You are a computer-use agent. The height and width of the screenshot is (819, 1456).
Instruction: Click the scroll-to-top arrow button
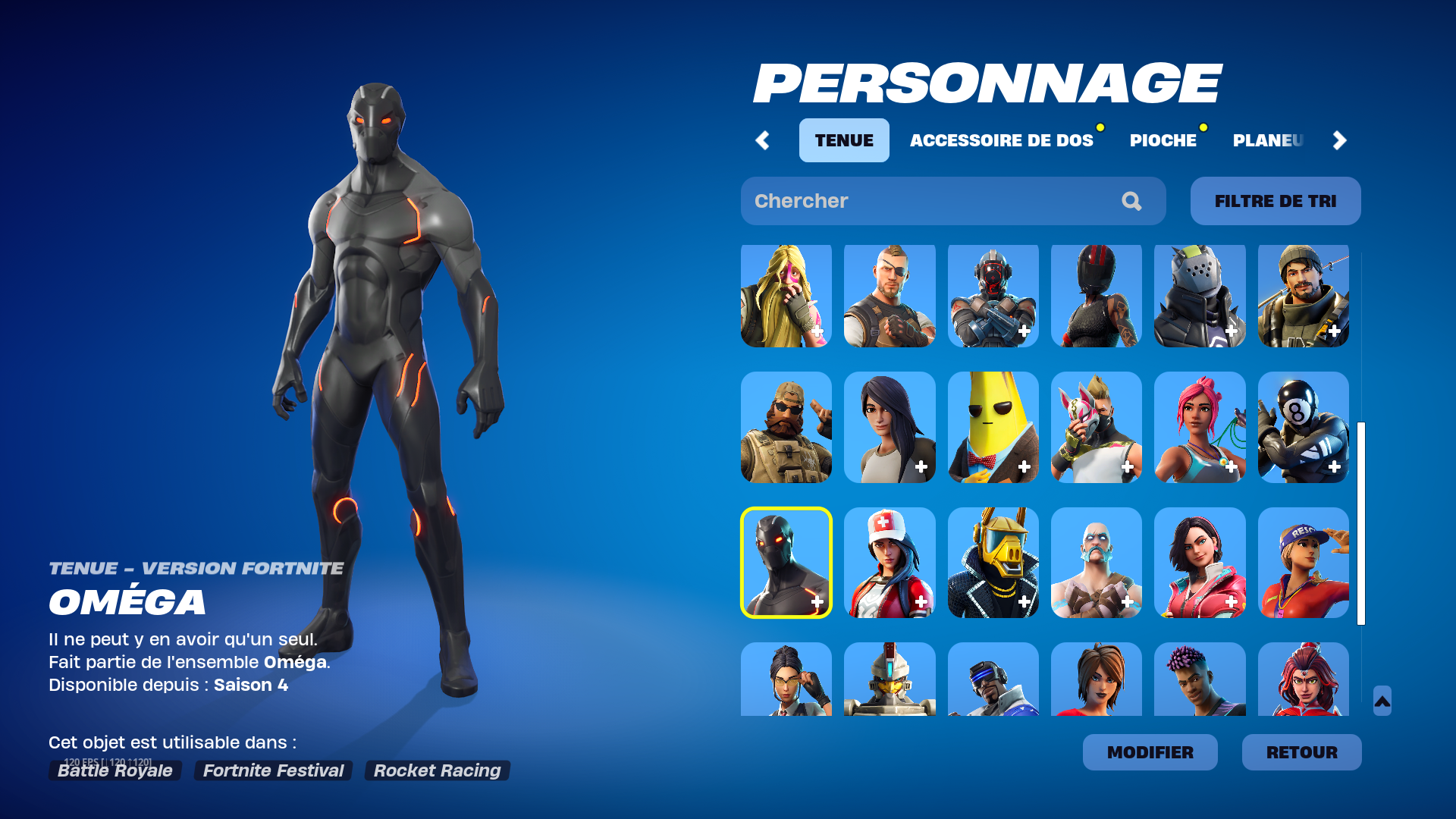pos(1382,701)
